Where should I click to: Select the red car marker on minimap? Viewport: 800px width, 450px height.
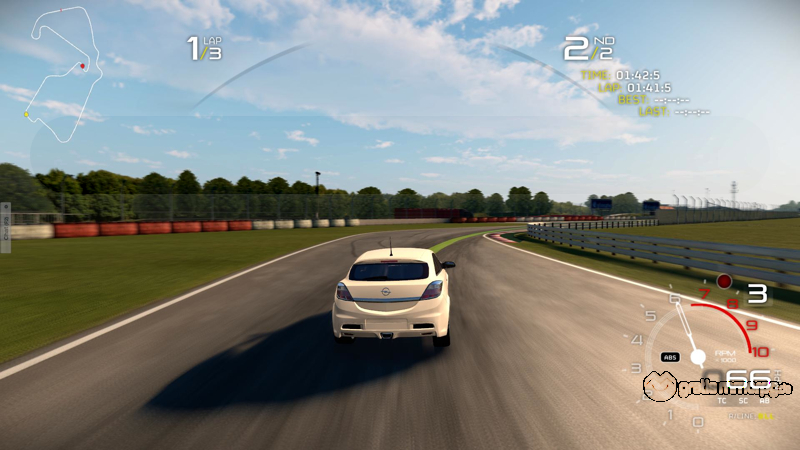coord(83,66)
